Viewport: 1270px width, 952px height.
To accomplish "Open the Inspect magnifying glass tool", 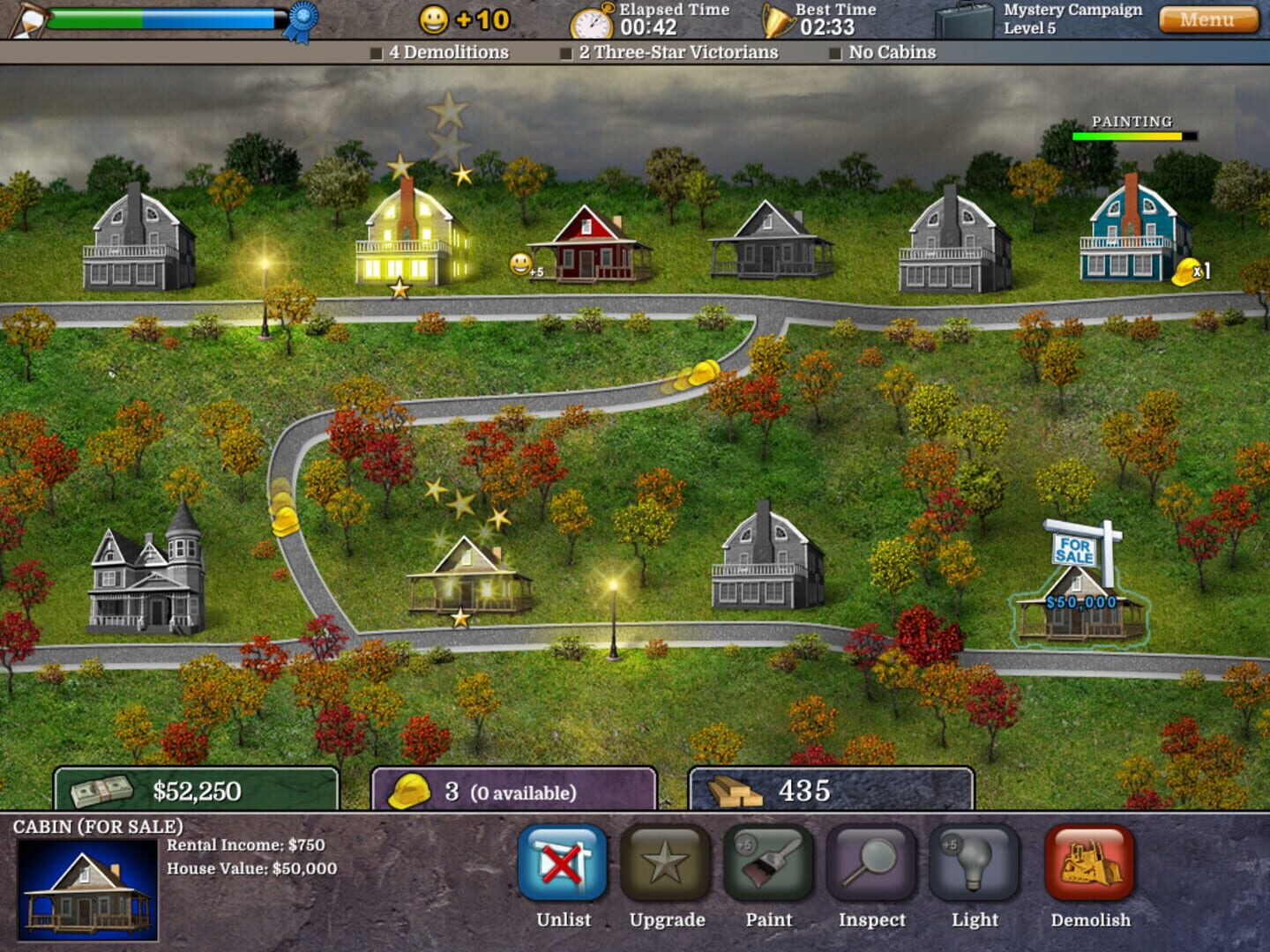I will 872,873.
